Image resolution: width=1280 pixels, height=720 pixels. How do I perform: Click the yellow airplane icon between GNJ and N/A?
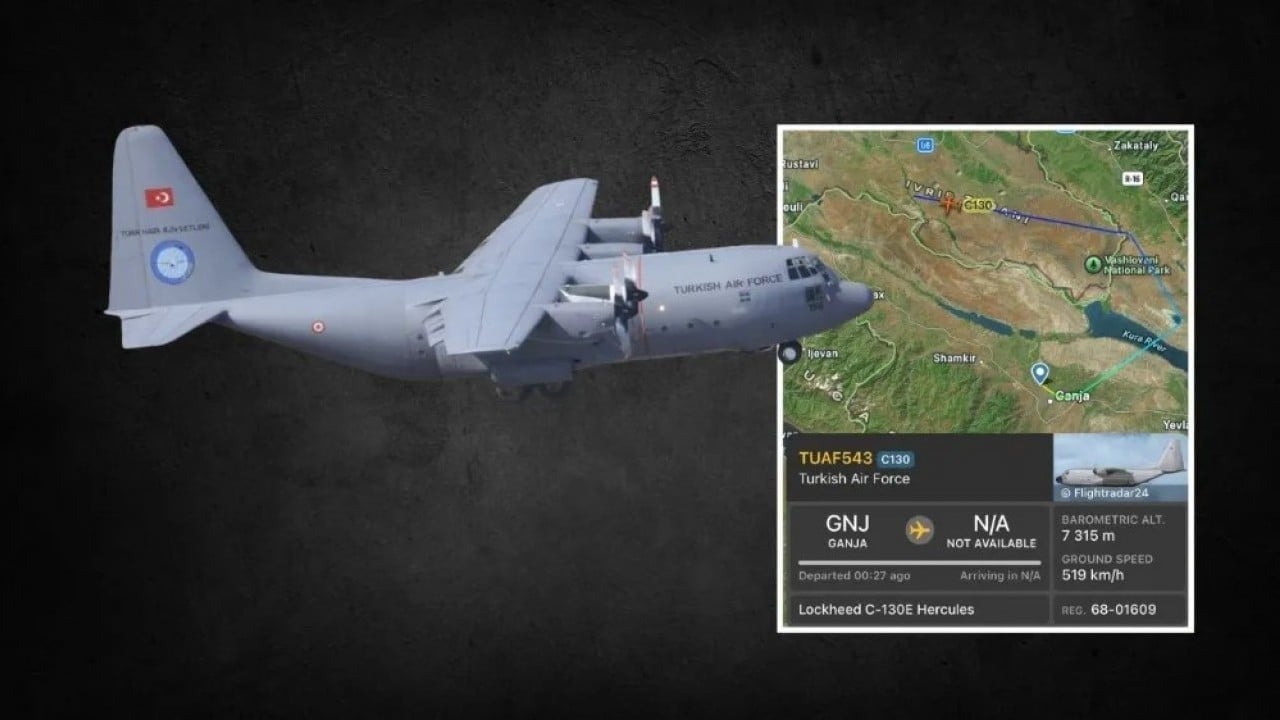pos(919,530)
